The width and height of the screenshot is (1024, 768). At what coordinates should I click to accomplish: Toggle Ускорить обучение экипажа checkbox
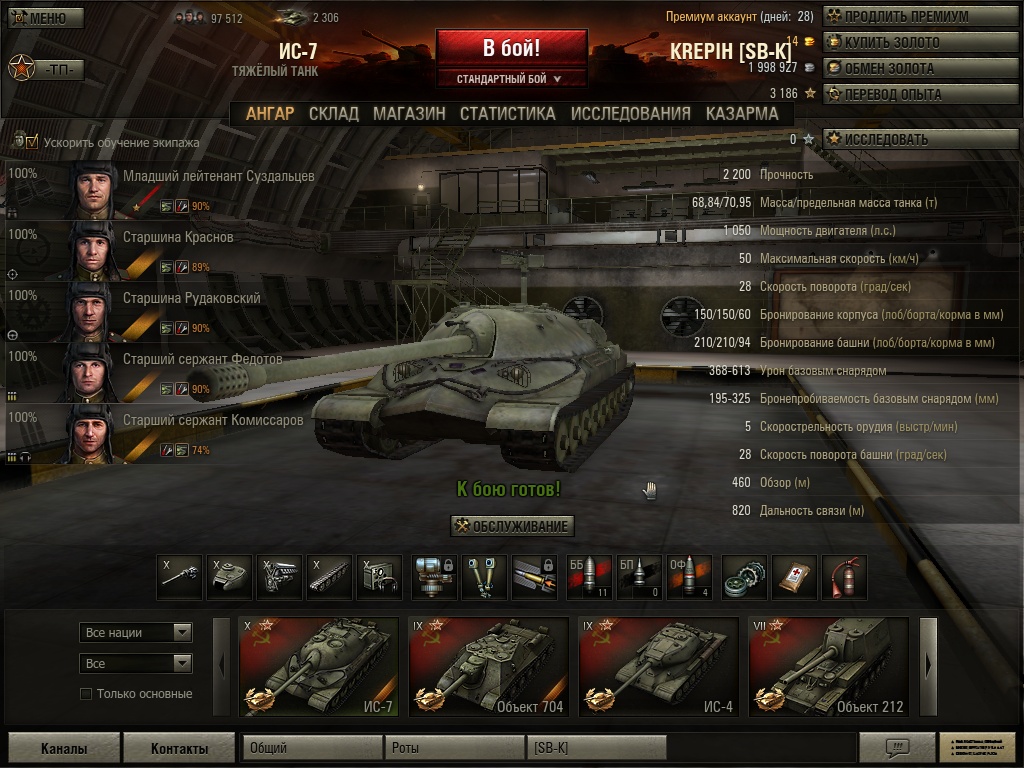click(32, 143)
